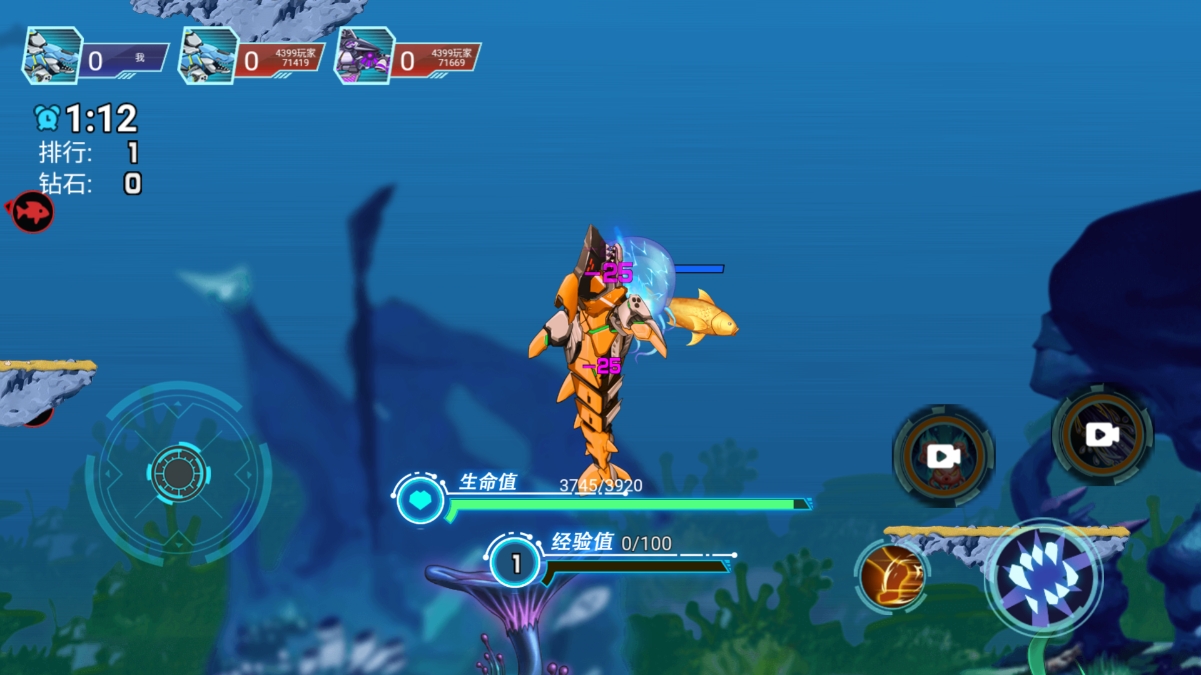Unlock the dark tentacle skill via video
1201x675 pixels.
pos(1101,434)
